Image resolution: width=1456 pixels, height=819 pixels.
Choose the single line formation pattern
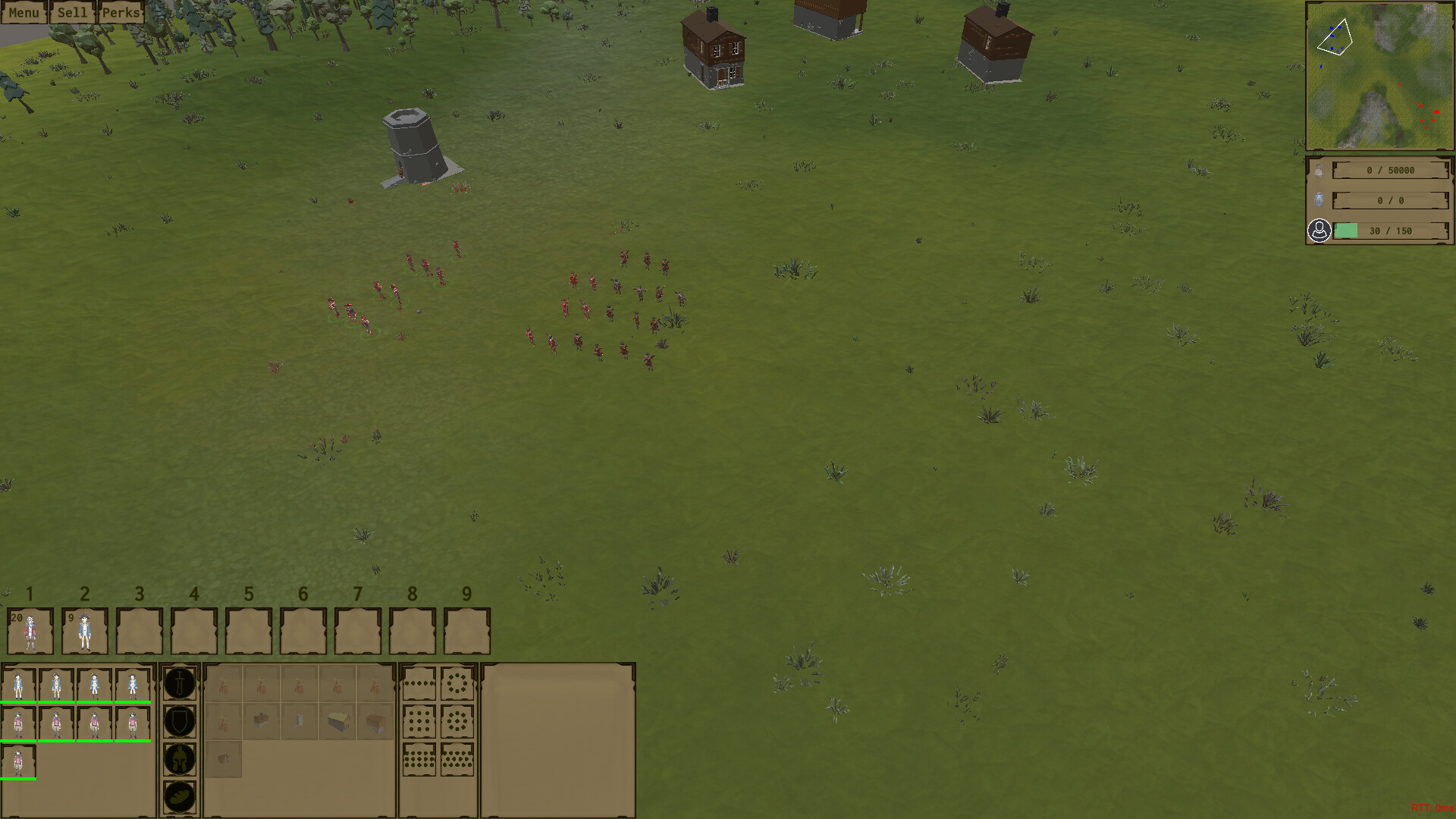pyautogui.click(x=419, y=683)
